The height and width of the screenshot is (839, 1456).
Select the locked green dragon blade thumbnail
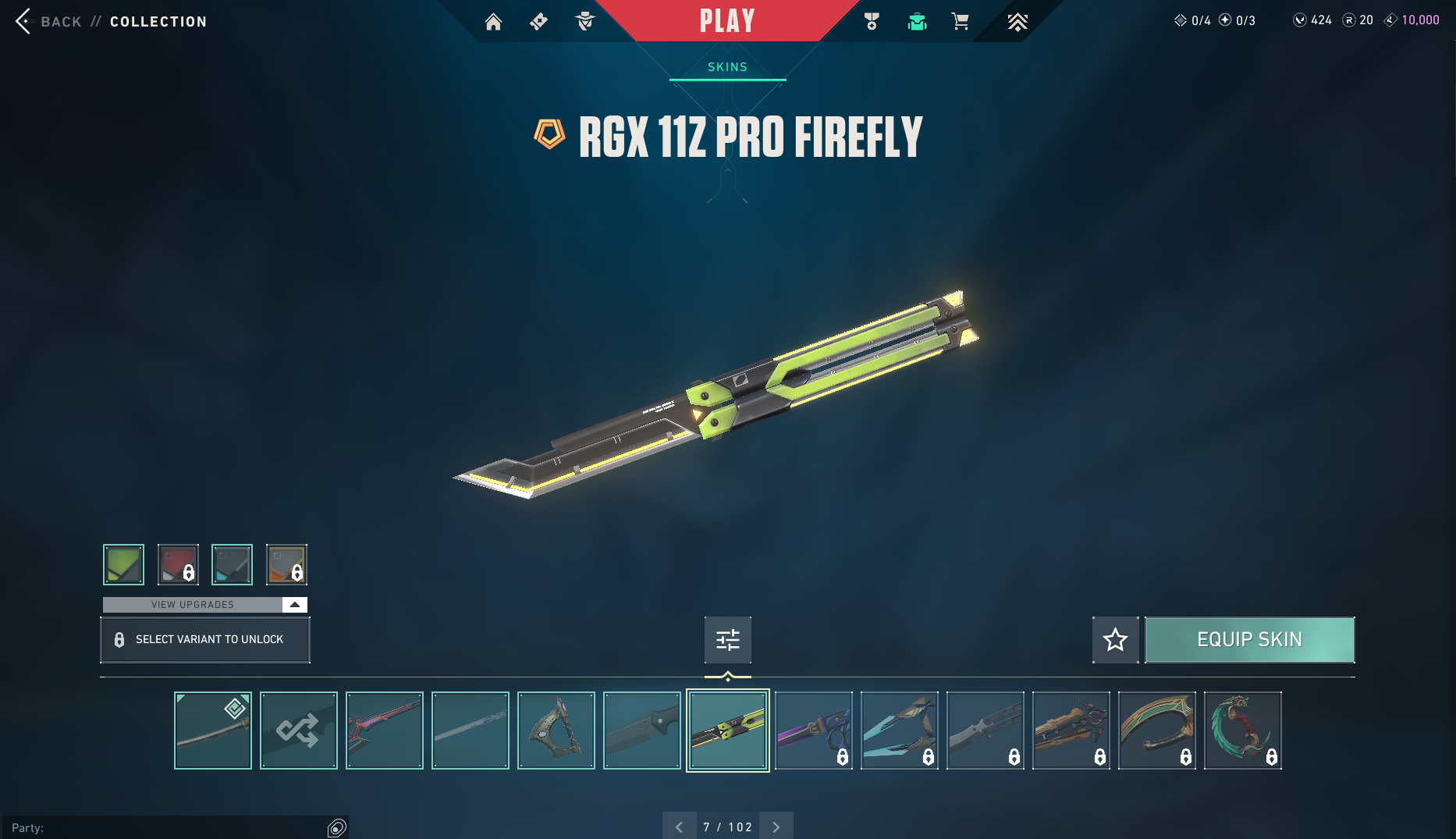pos(1242,731)
